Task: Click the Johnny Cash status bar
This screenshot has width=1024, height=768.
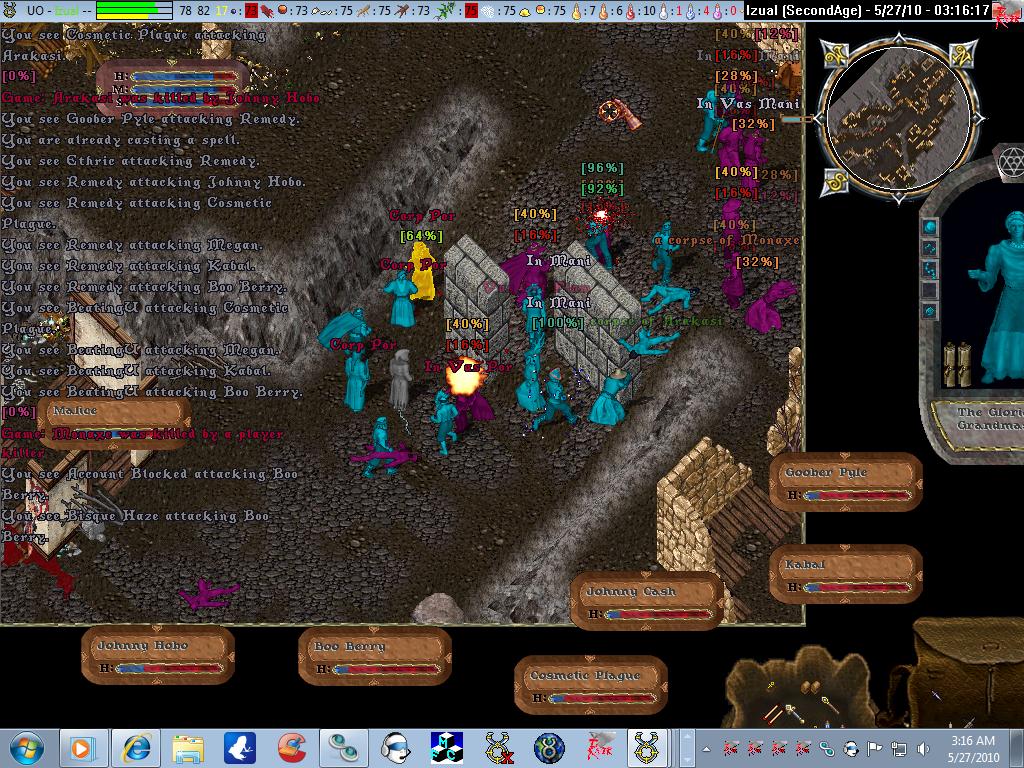Action: (647, 602)
